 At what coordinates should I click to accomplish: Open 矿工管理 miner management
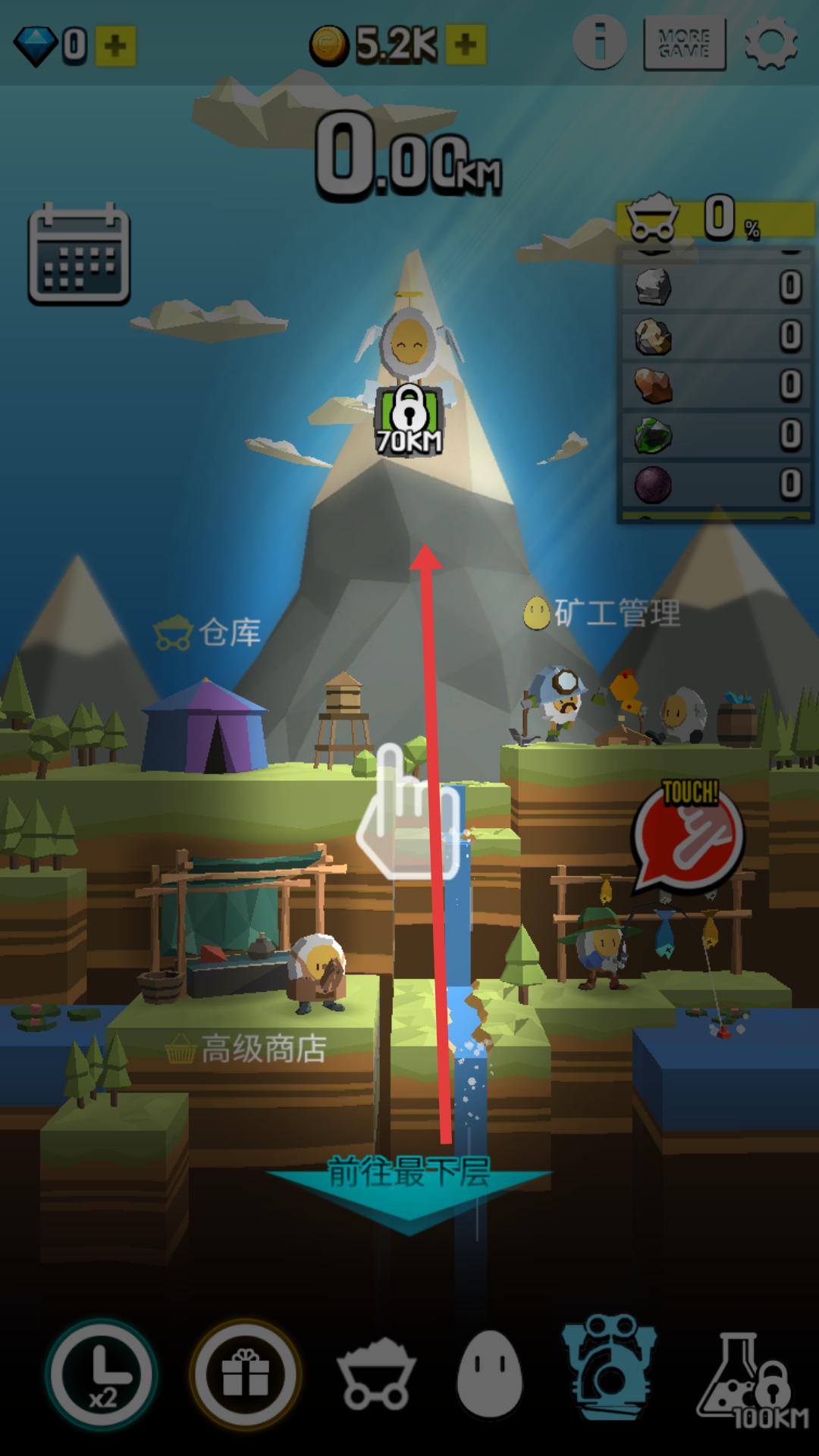coord(602,613)
